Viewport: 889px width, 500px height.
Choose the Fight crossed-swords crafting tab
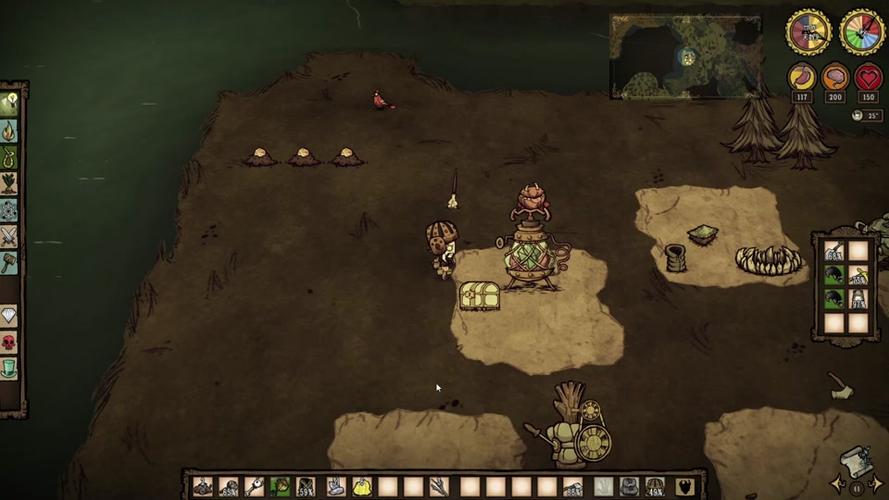tap(10, 236)
